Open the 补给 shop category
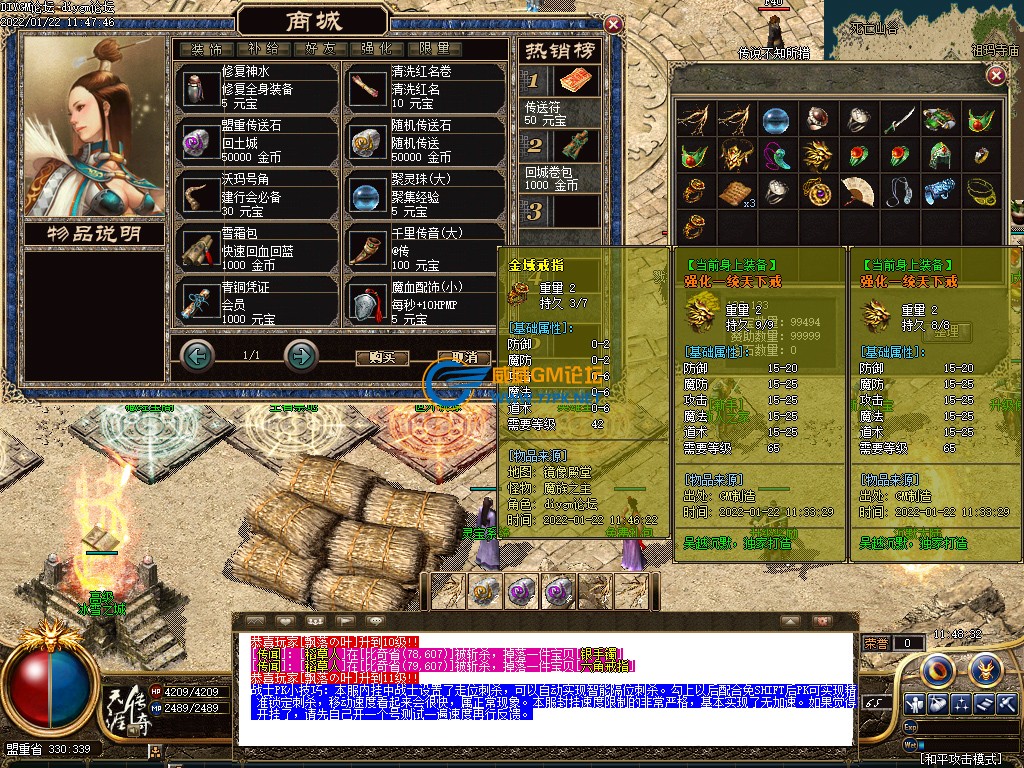This screenshot has height=768, width=1024. (264, 48)
